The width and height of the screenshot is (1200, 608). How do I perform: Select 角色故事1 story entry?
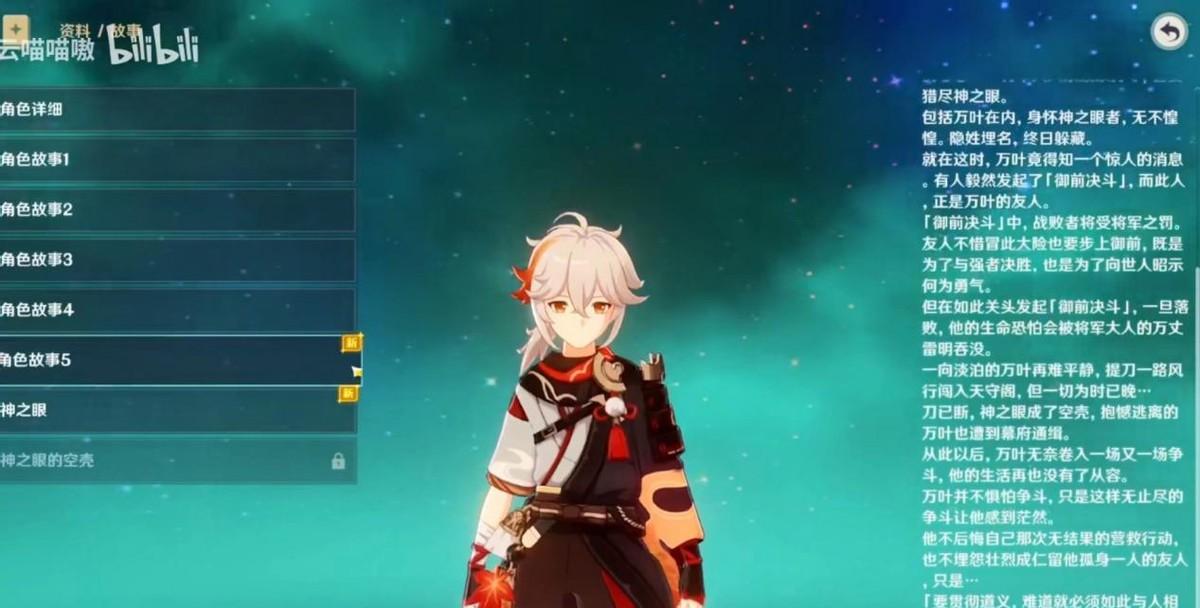177,159
